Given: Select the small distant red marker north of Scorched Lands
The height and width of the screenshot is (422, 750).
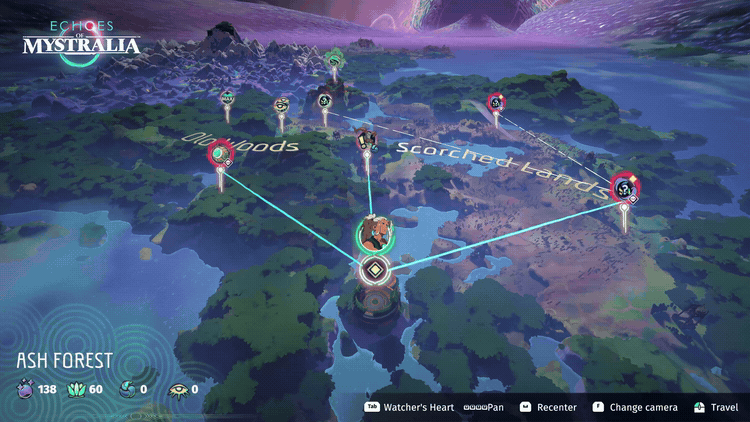Looking at the screenshot, I should pyautogui.click(x=496, y=101).
